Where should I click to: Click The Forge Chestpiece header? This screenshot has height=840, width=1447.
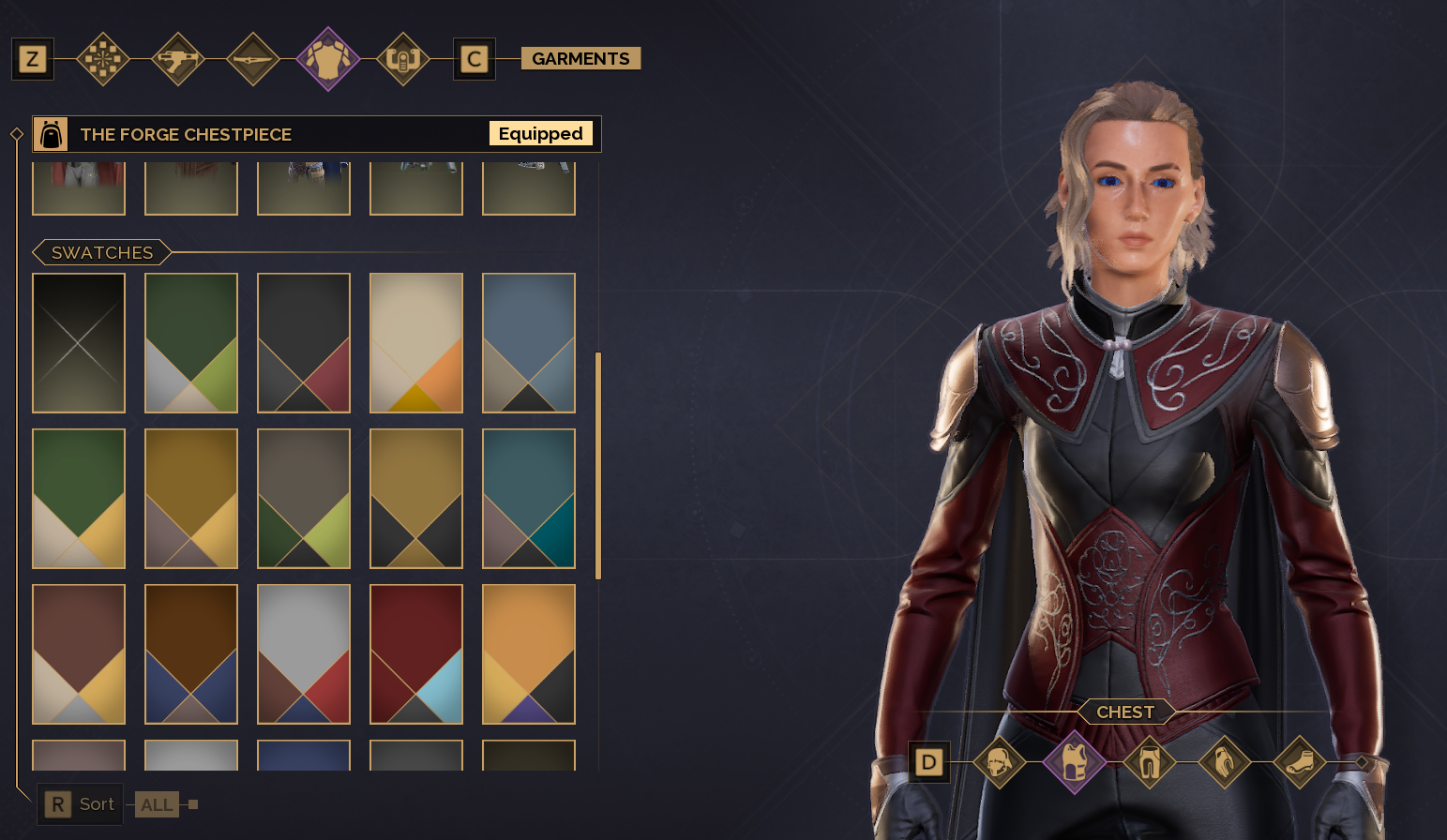tap(281, 134)
